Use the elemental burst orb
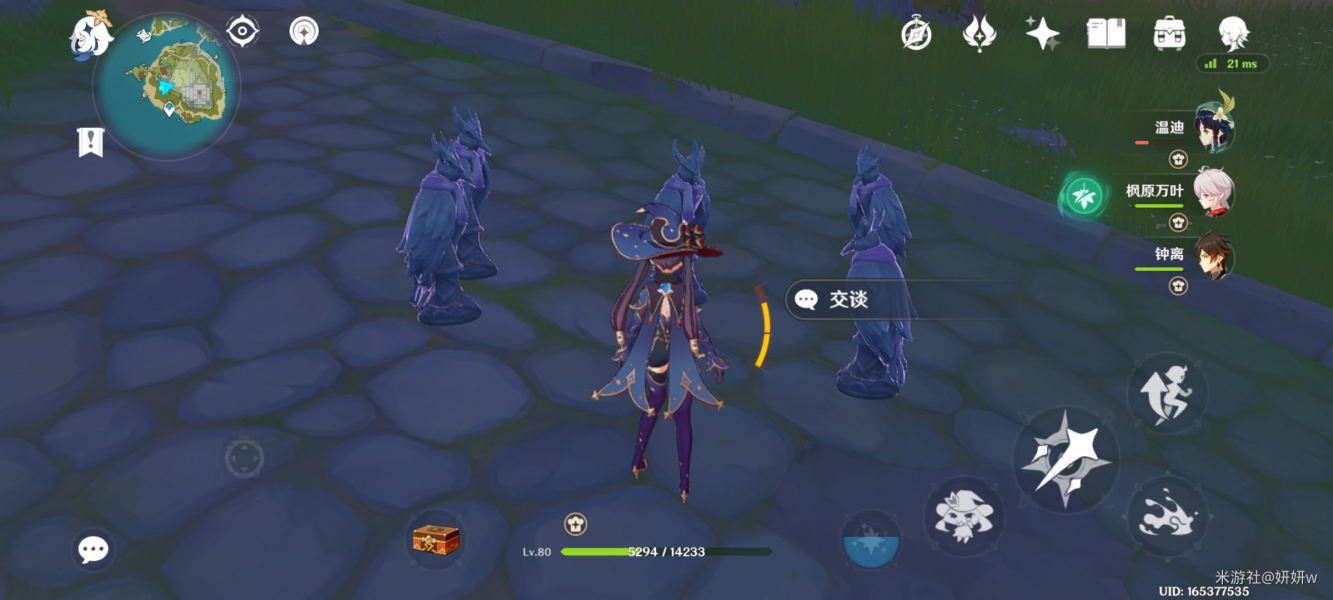Viewport: 1333px width, 600px height. pyautogui.click(x=870, y=541)
